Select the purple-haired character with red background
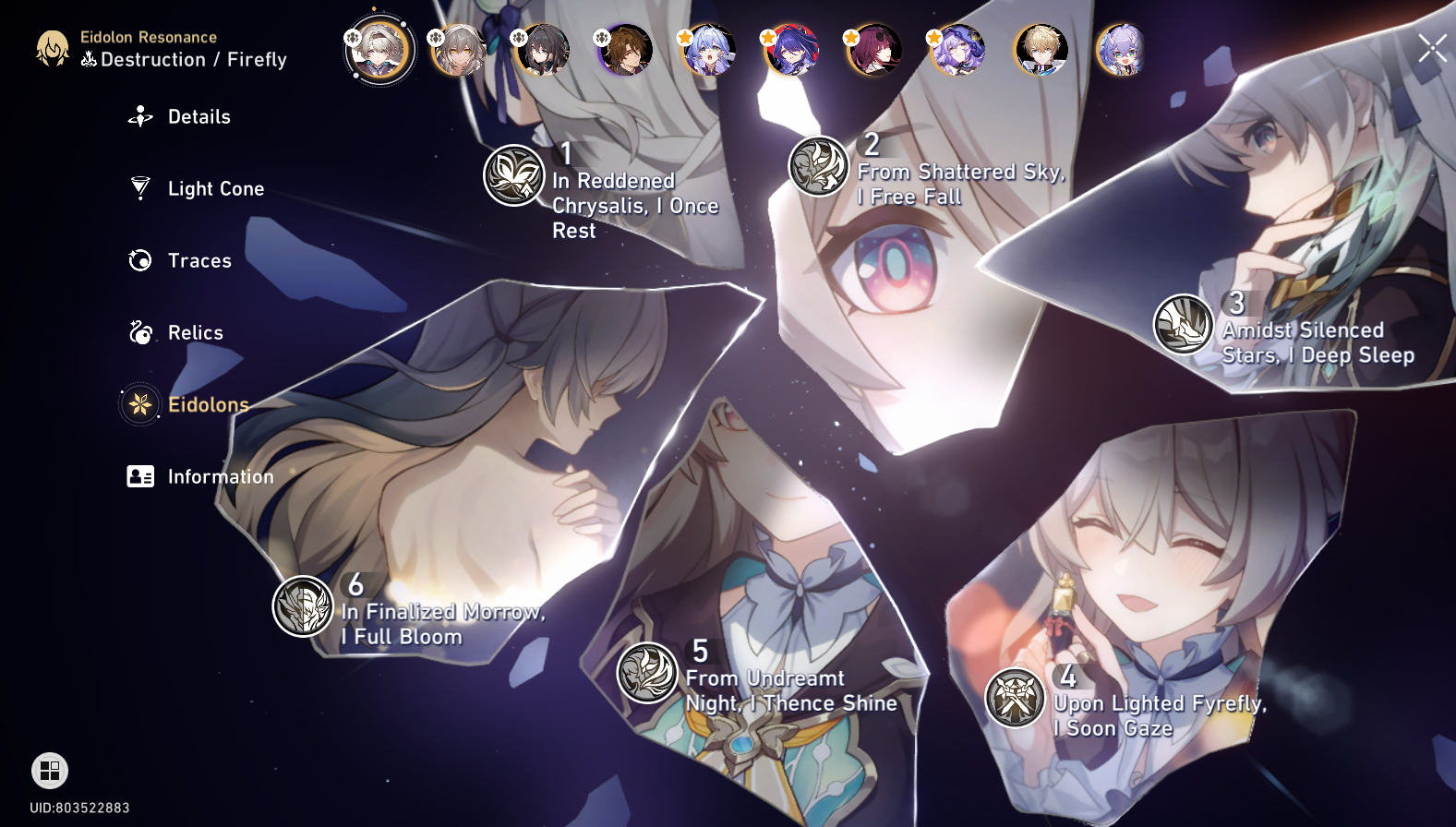1456x827 pixels. [x=789, y=49]
